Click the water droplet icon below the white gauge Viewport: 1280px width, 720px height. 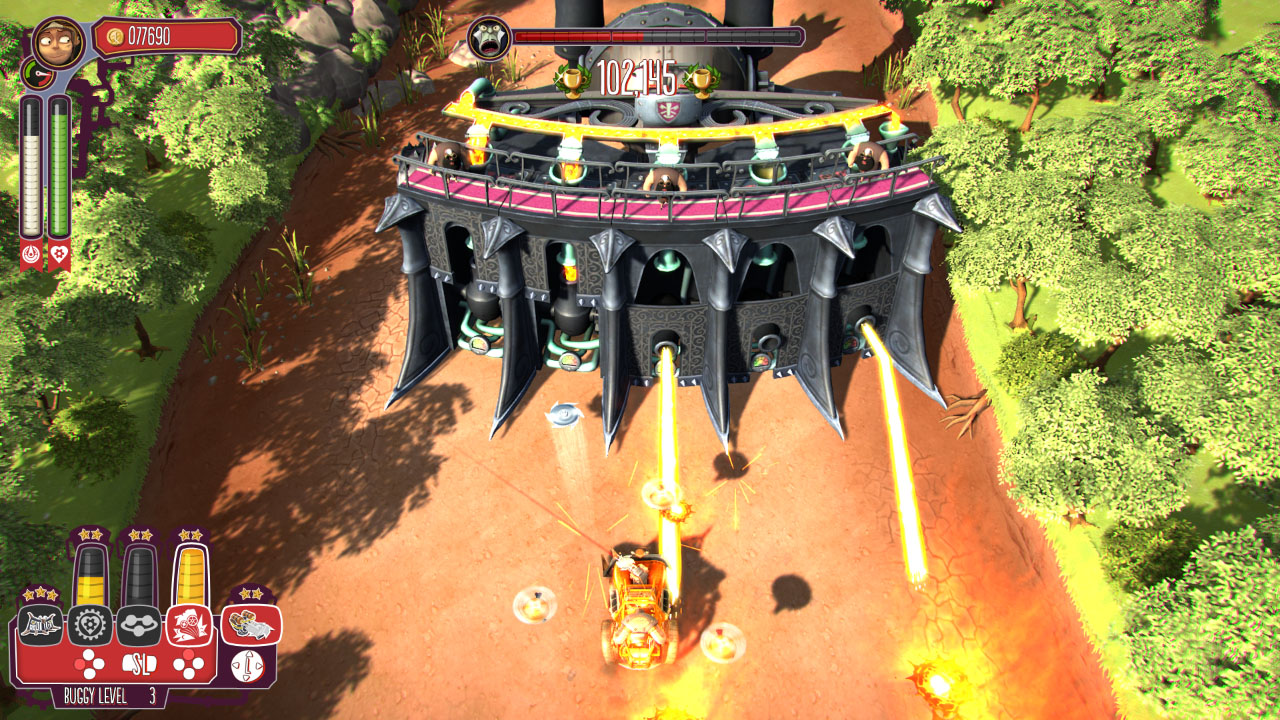pos(32,255)
